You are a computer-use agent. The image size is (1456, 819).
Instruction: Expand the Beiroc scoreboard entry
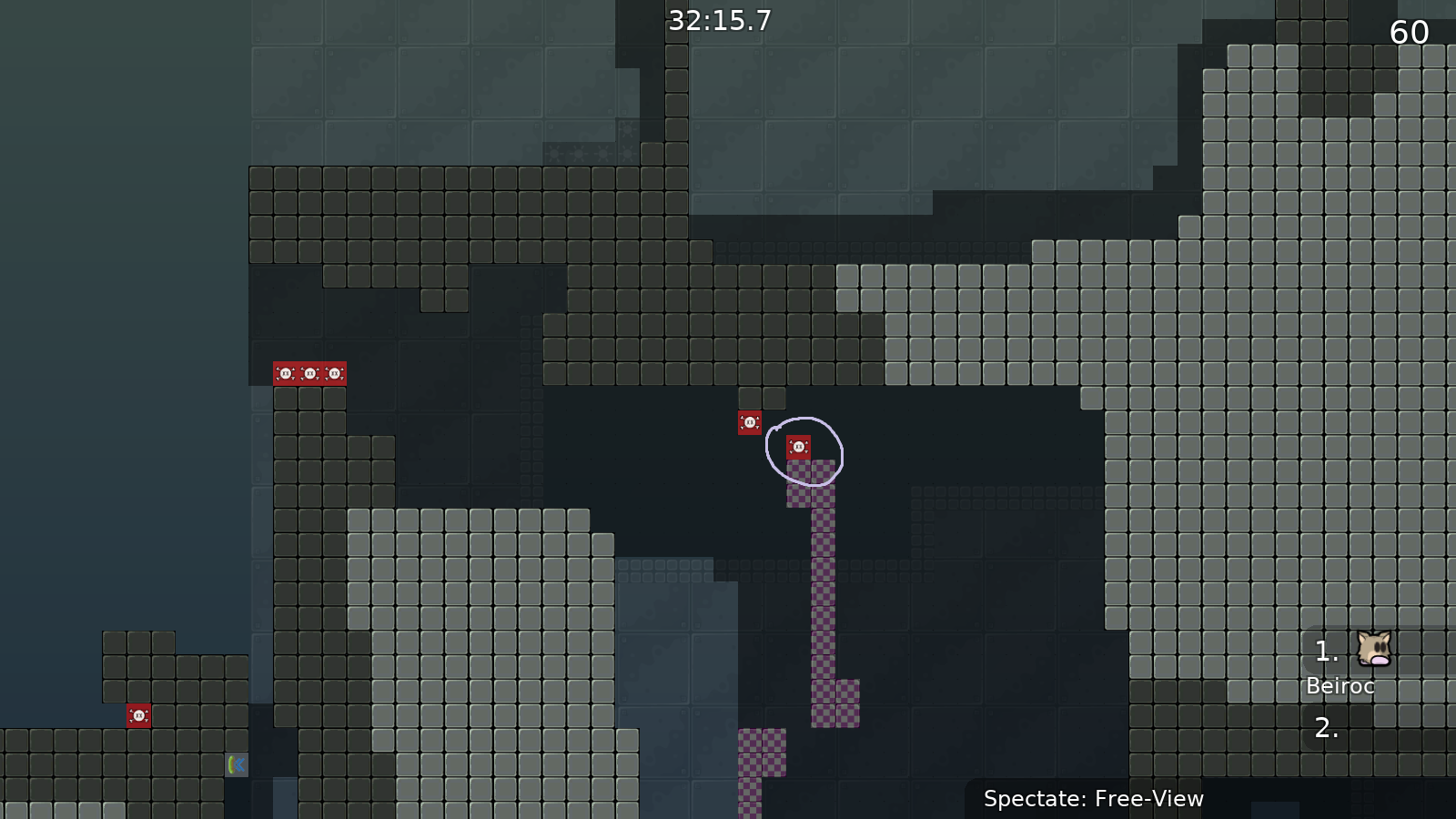pos(1340,686)
